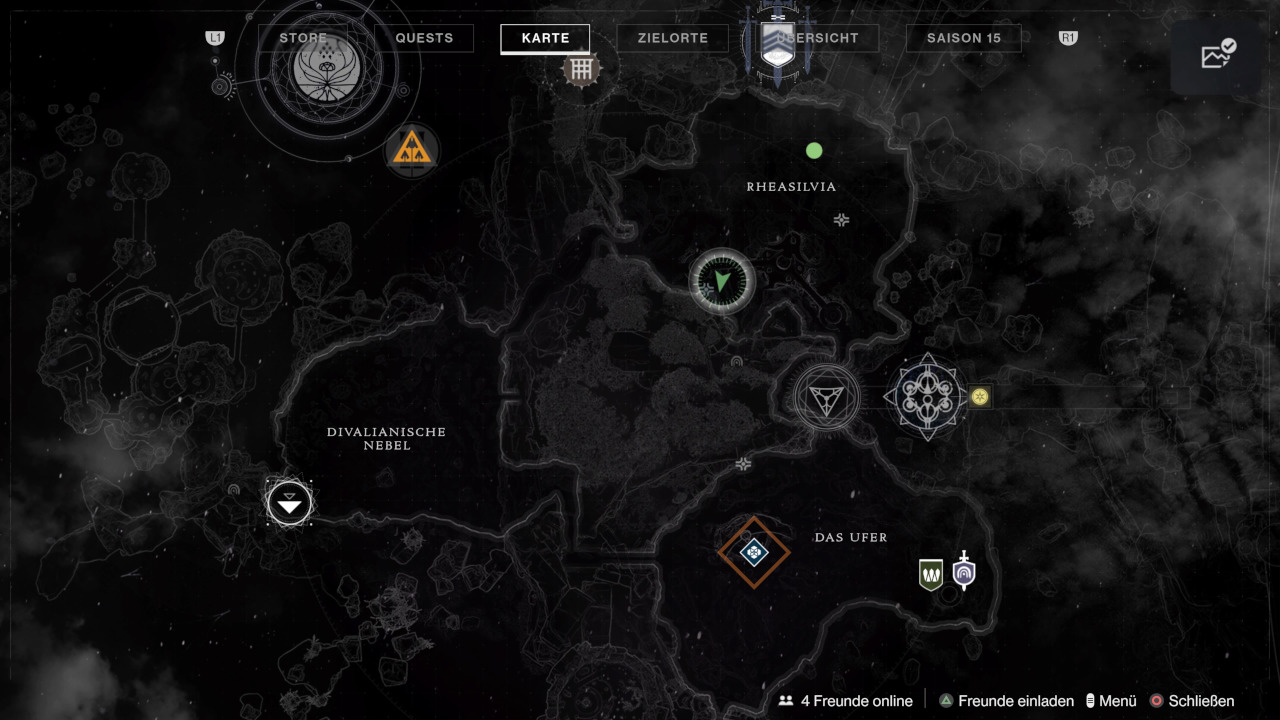The width and height of the screenshot is (1280, 720).
Task: Open the large emblem node above Store
Action: click(326, 68)
